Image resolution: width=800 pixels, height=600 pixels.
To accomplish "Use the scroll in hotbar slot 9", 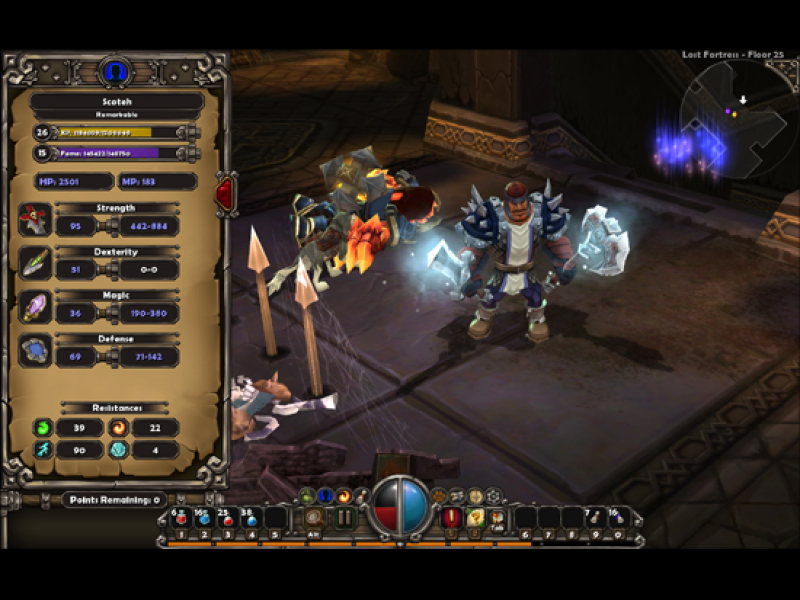I will tap(593, 518).
